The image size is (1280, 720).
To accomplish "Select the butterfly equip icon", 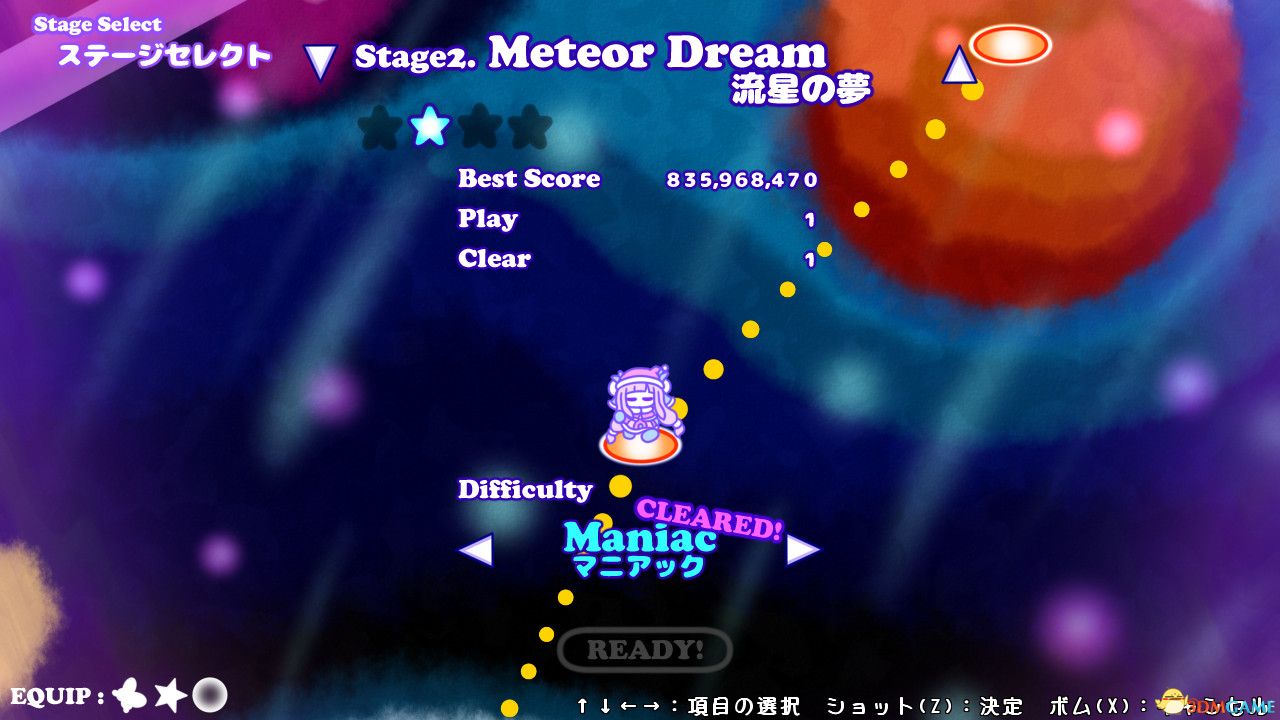I will (132, 695).
